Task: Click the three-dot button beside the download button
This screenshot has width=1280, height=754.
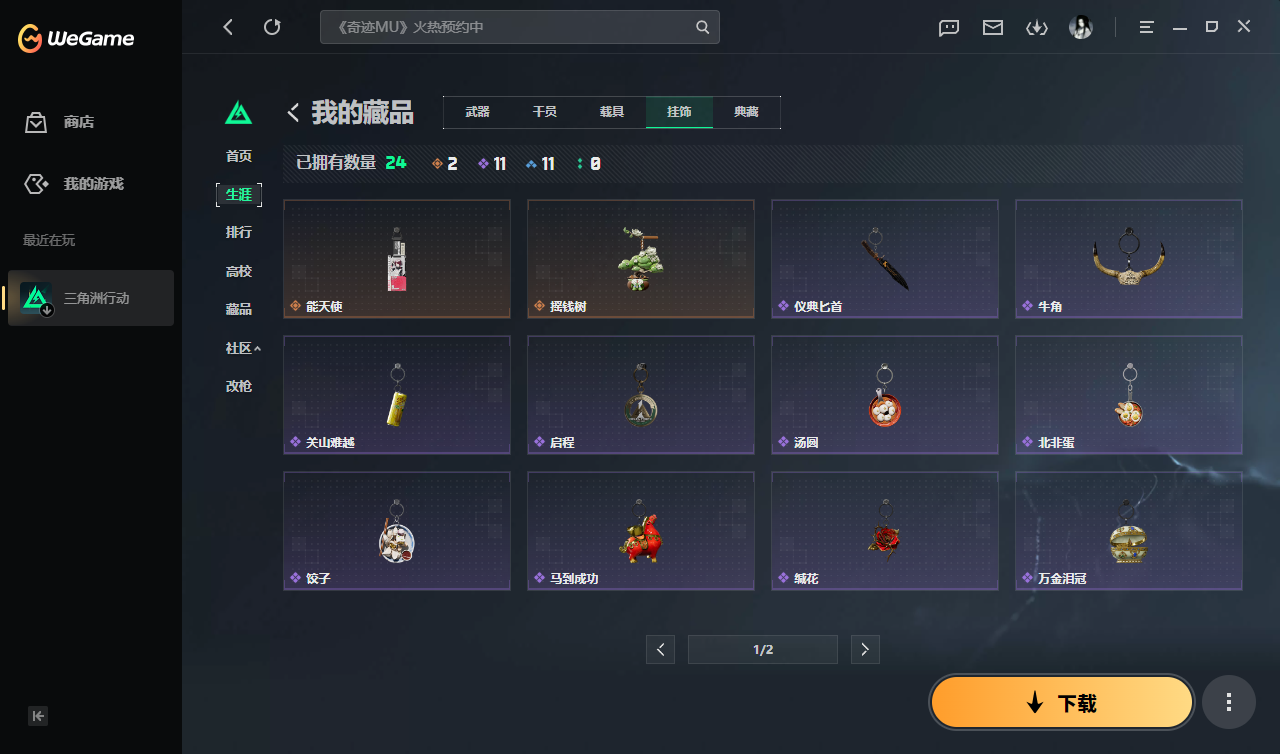Action: tap(1228, 701)
